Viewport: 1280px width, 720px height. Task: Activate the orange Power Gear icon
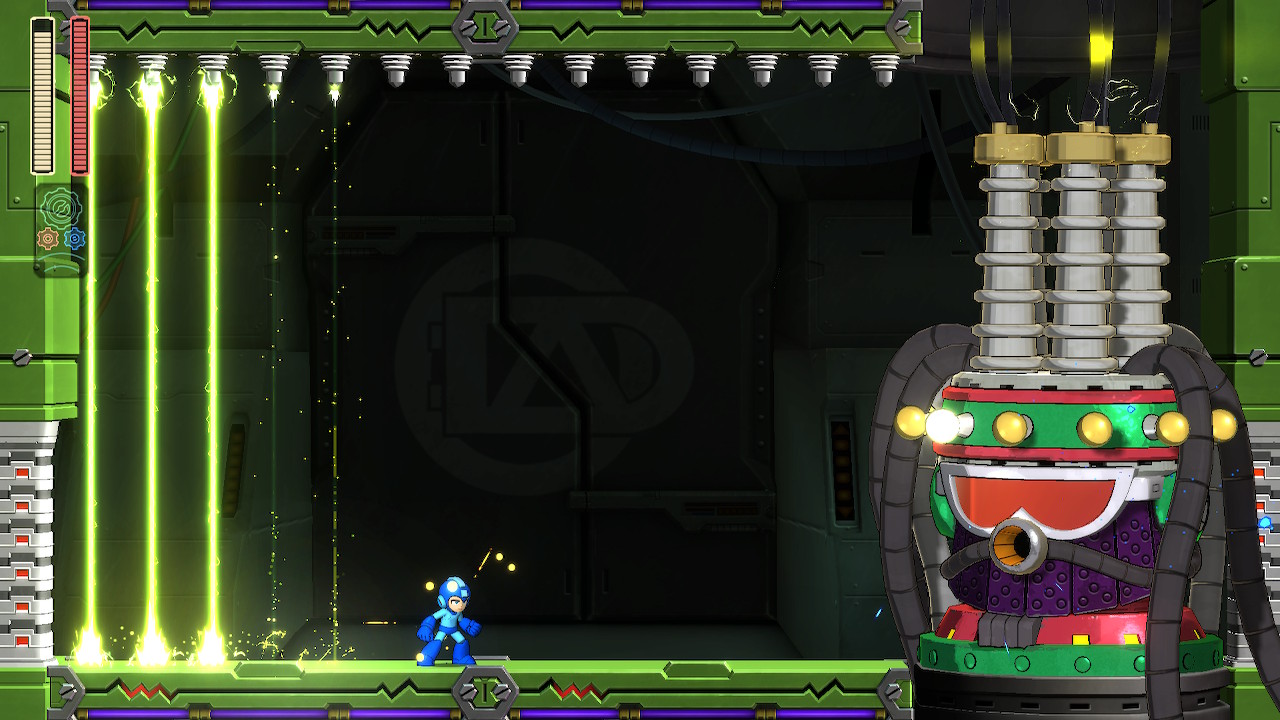[48, 239]
